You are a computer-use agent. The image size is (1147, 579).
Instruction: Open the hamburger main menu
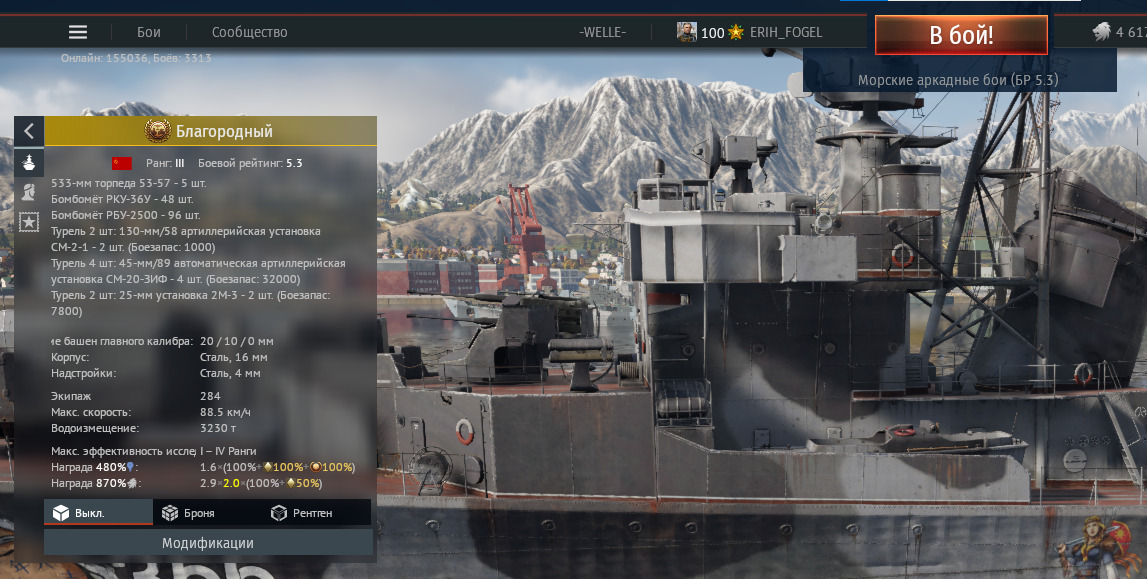[78, 32]
